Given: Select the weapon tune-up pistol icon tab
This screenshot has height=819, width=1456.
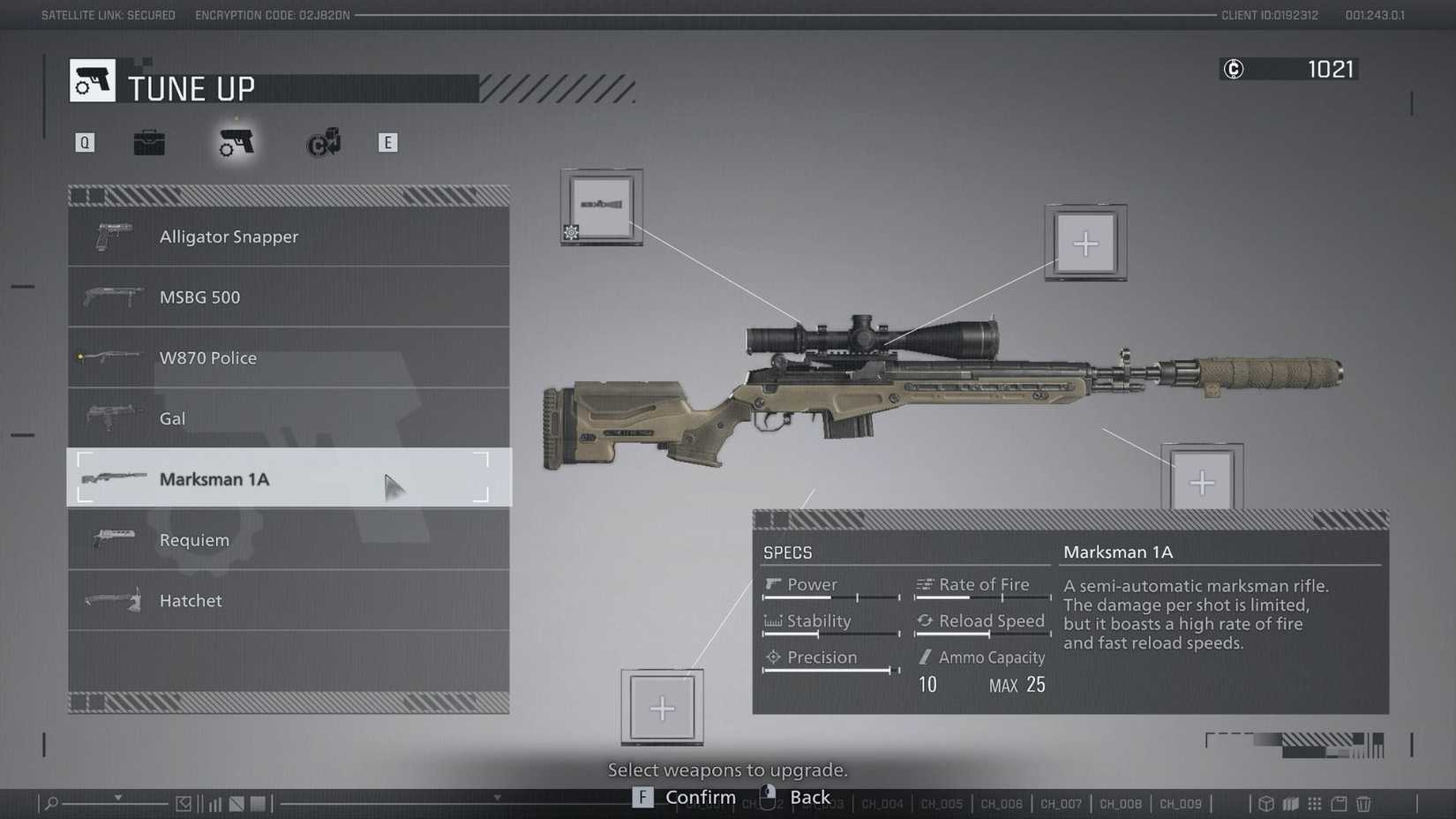Looking at the screenshot, I should pos(236,142).
